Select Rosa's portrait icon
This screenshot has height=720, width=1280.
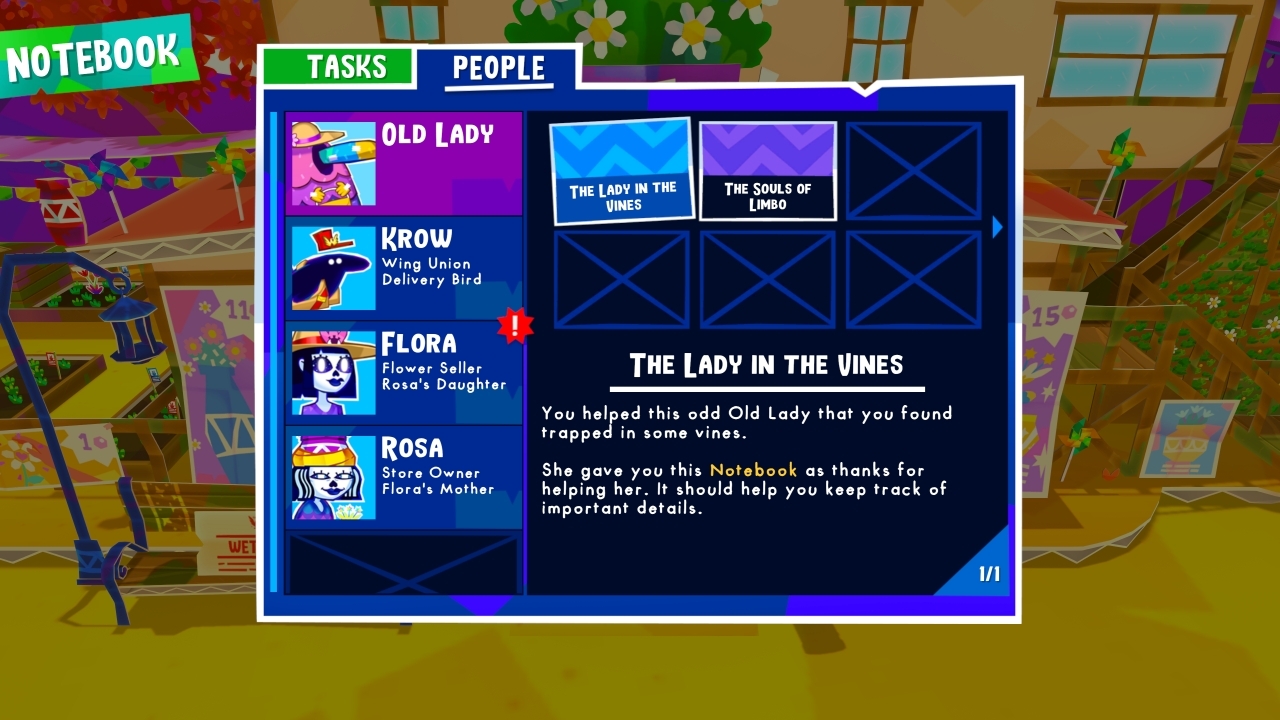(332, 476)
